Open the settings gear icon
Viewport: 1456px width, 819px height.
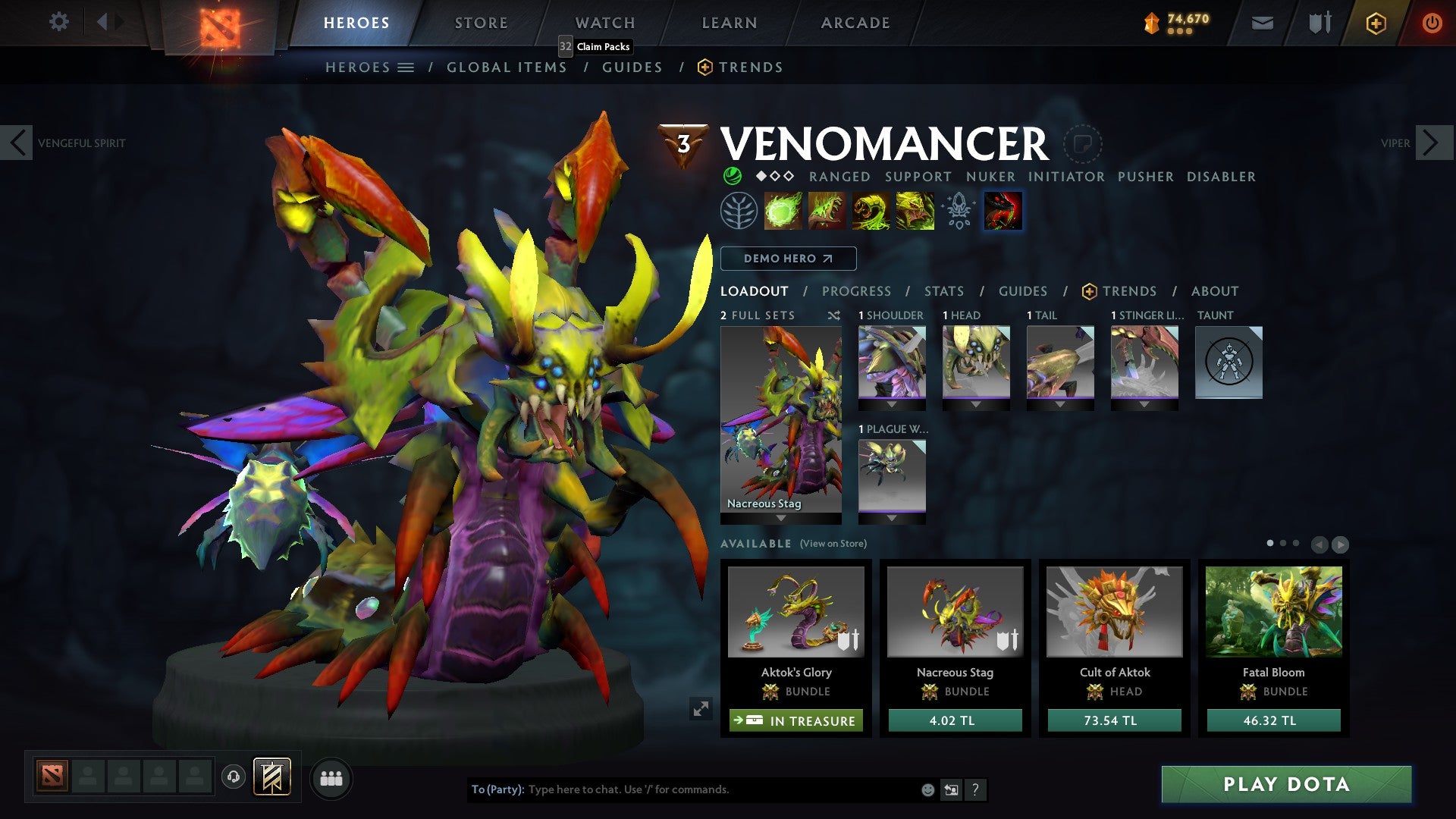tap(58, 22)
